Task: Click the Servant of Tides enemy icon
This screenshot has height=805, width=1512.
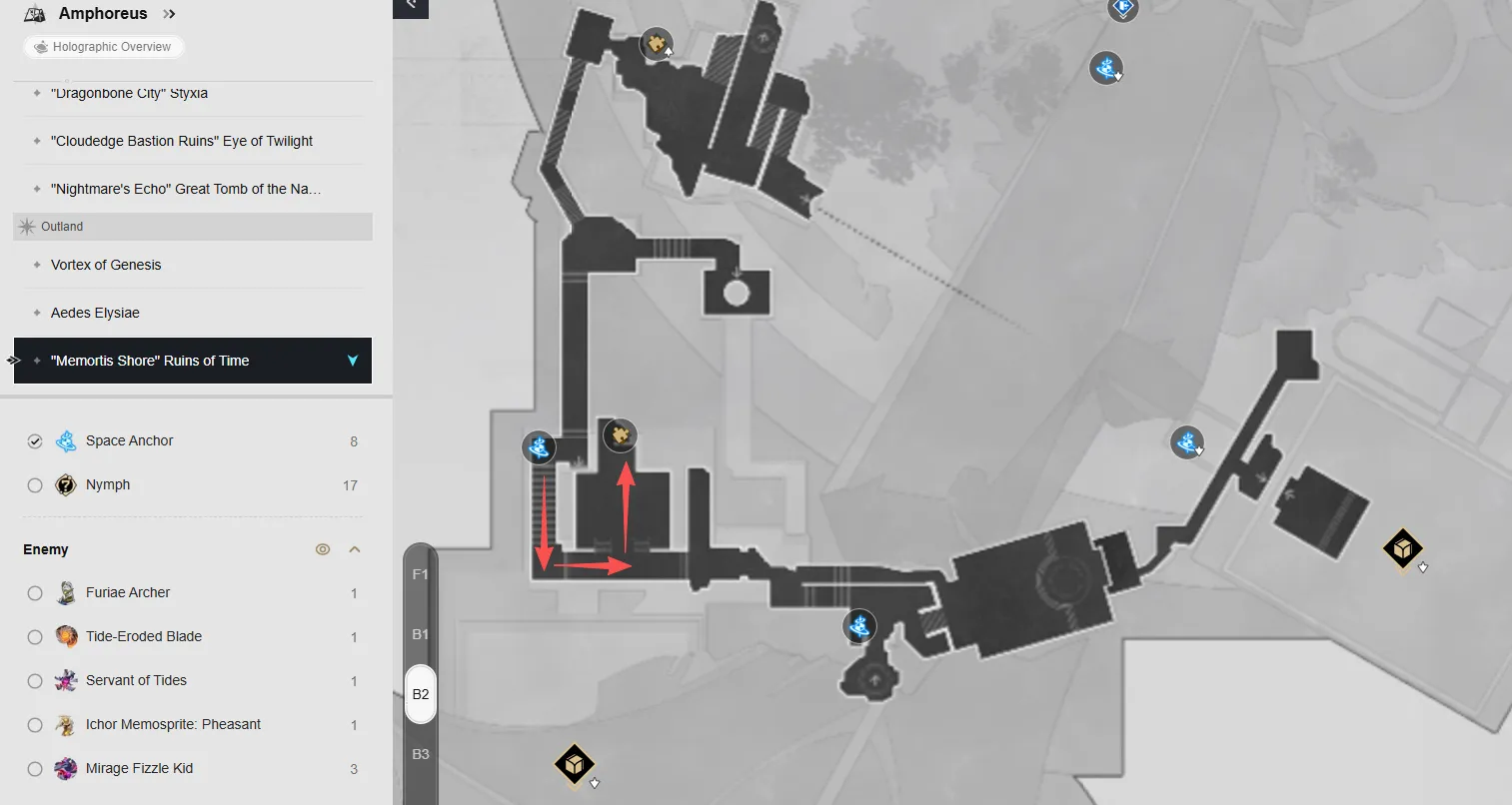Action: tap(66, 680)
